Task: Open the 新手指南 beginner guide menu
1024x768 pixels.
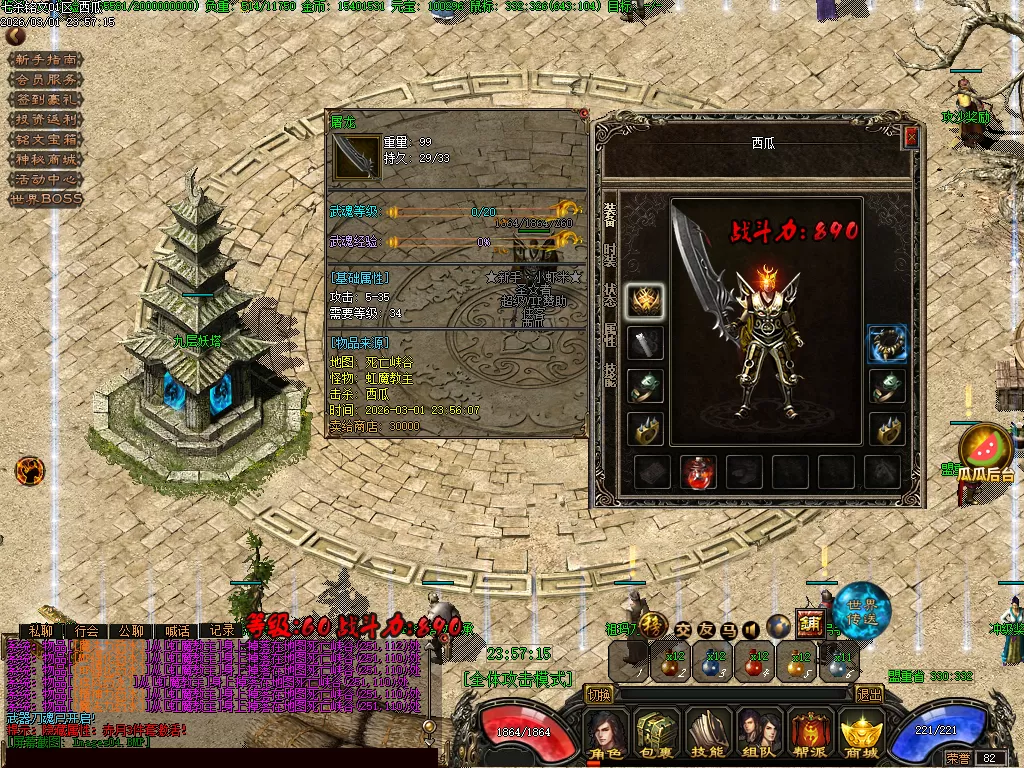Action: click(x=45, y=59)
